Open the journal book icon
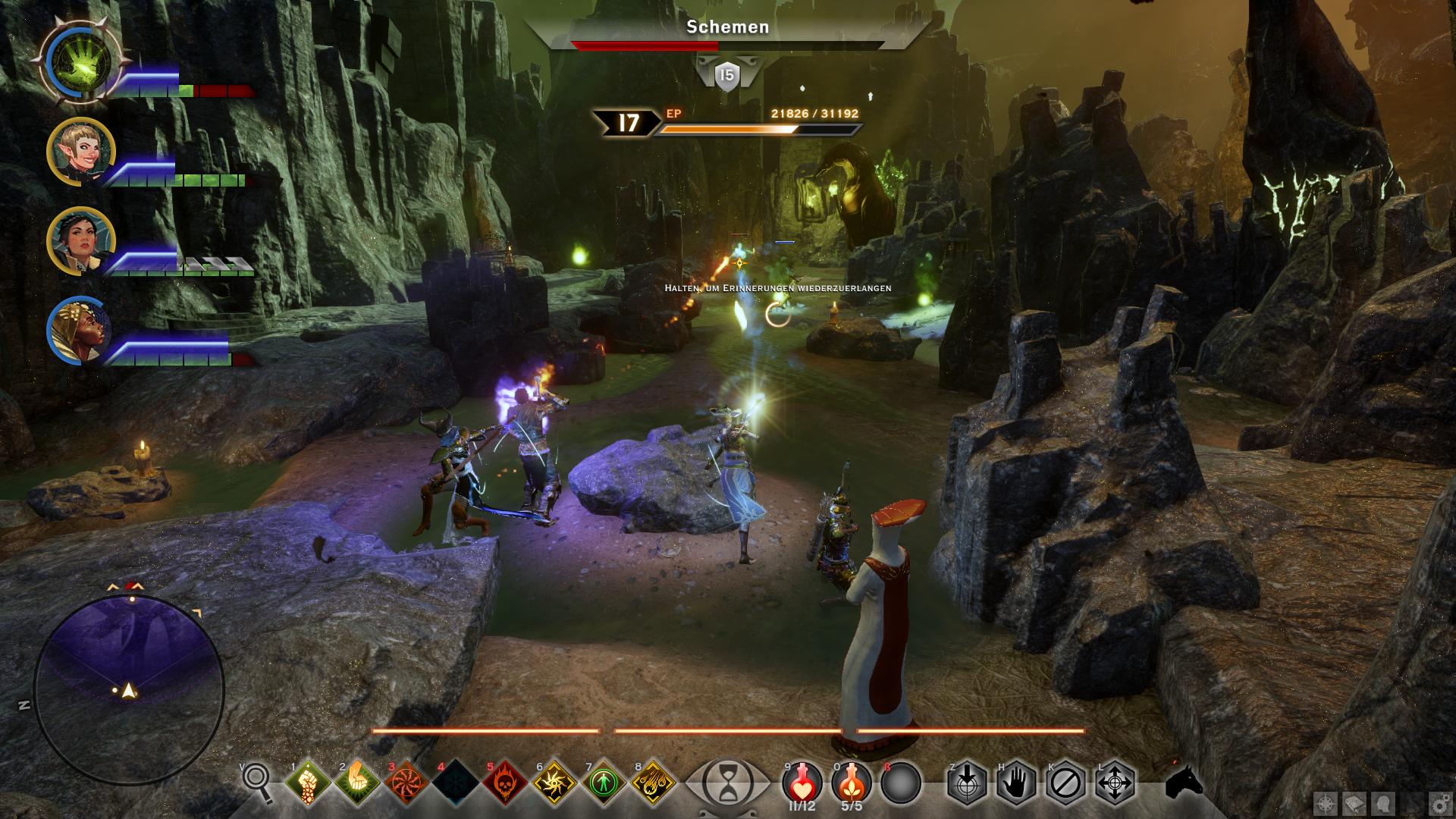The width and height of the screenshot is (1456, 819). 1354,803
